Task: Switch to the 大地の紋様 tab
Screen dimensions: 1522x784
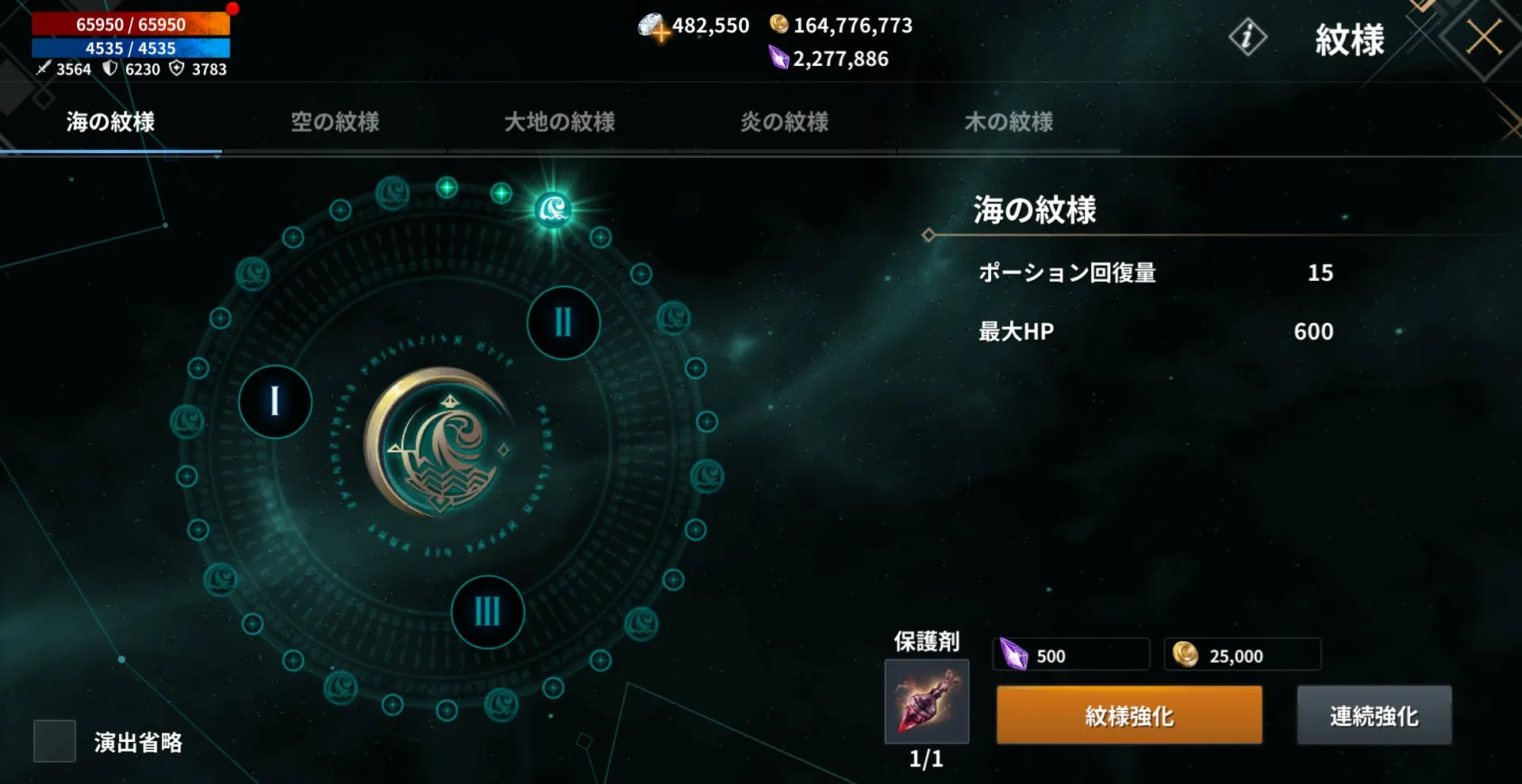Action: 559,123
